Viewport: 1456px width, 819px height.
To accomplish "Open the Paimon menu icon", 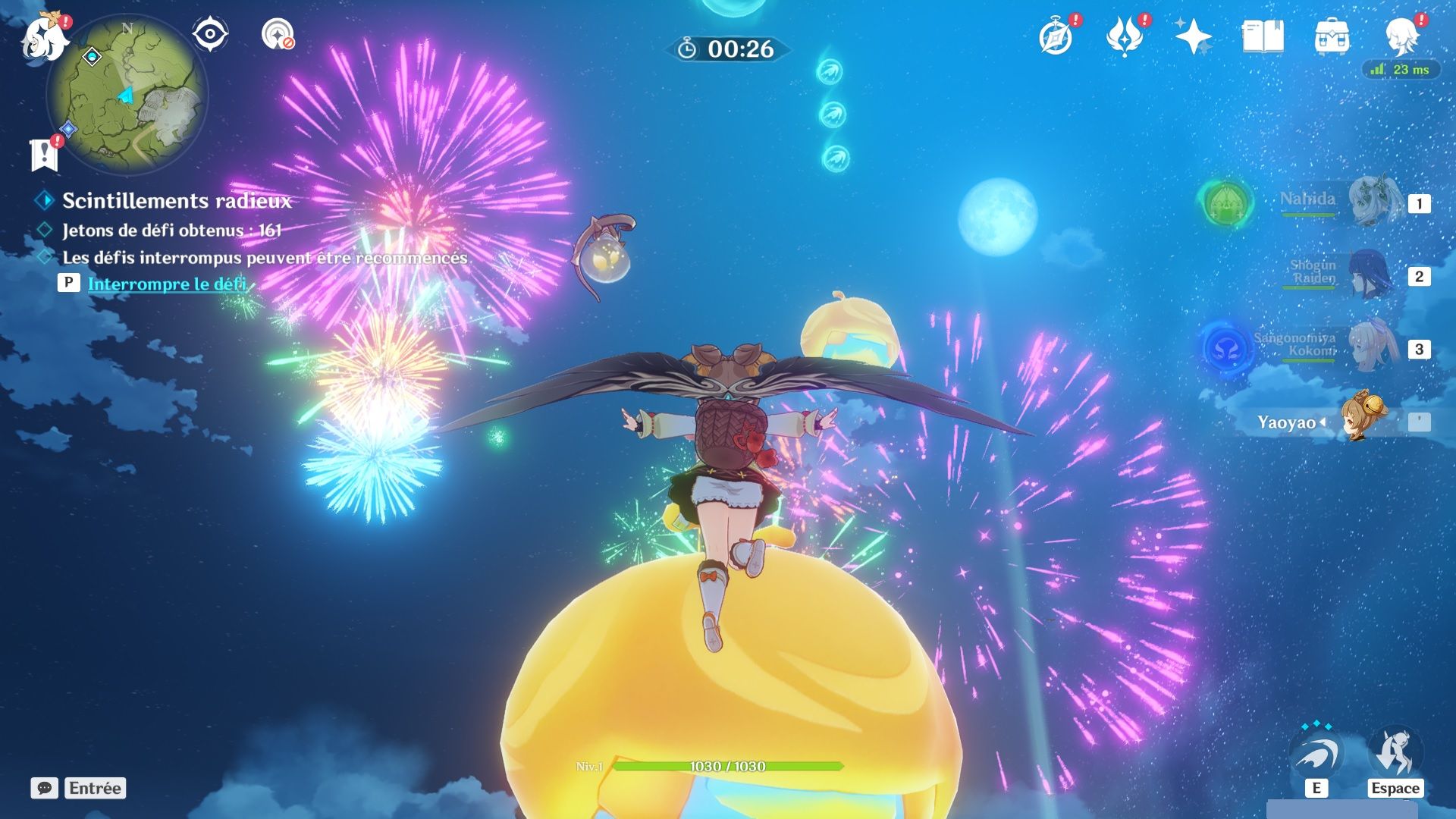I will [x=42, y=38].
